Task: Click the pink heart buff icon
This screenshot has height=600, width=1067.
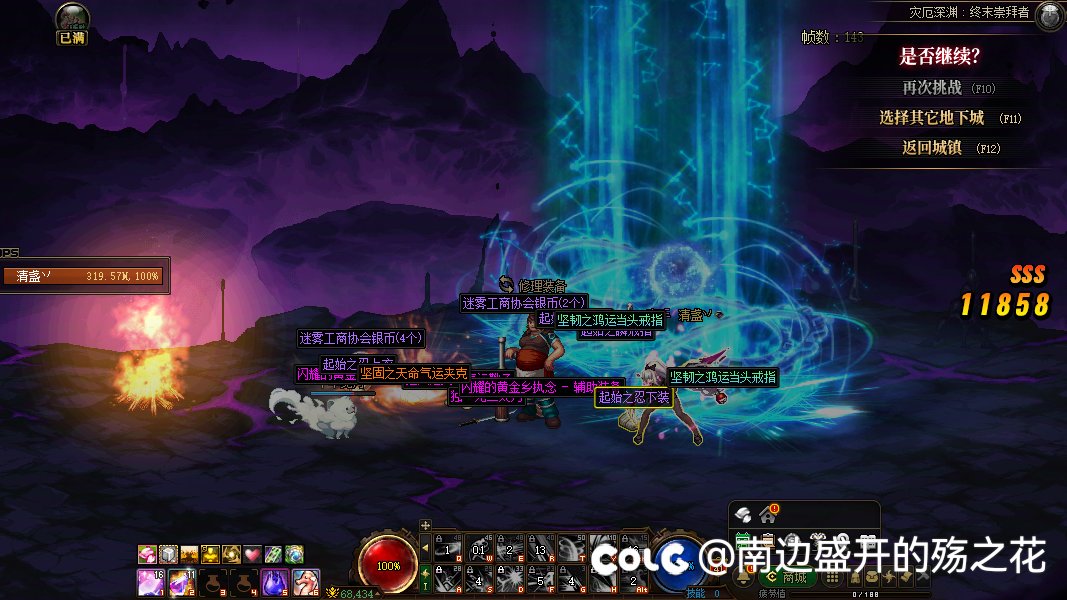Action: [252, 554]
